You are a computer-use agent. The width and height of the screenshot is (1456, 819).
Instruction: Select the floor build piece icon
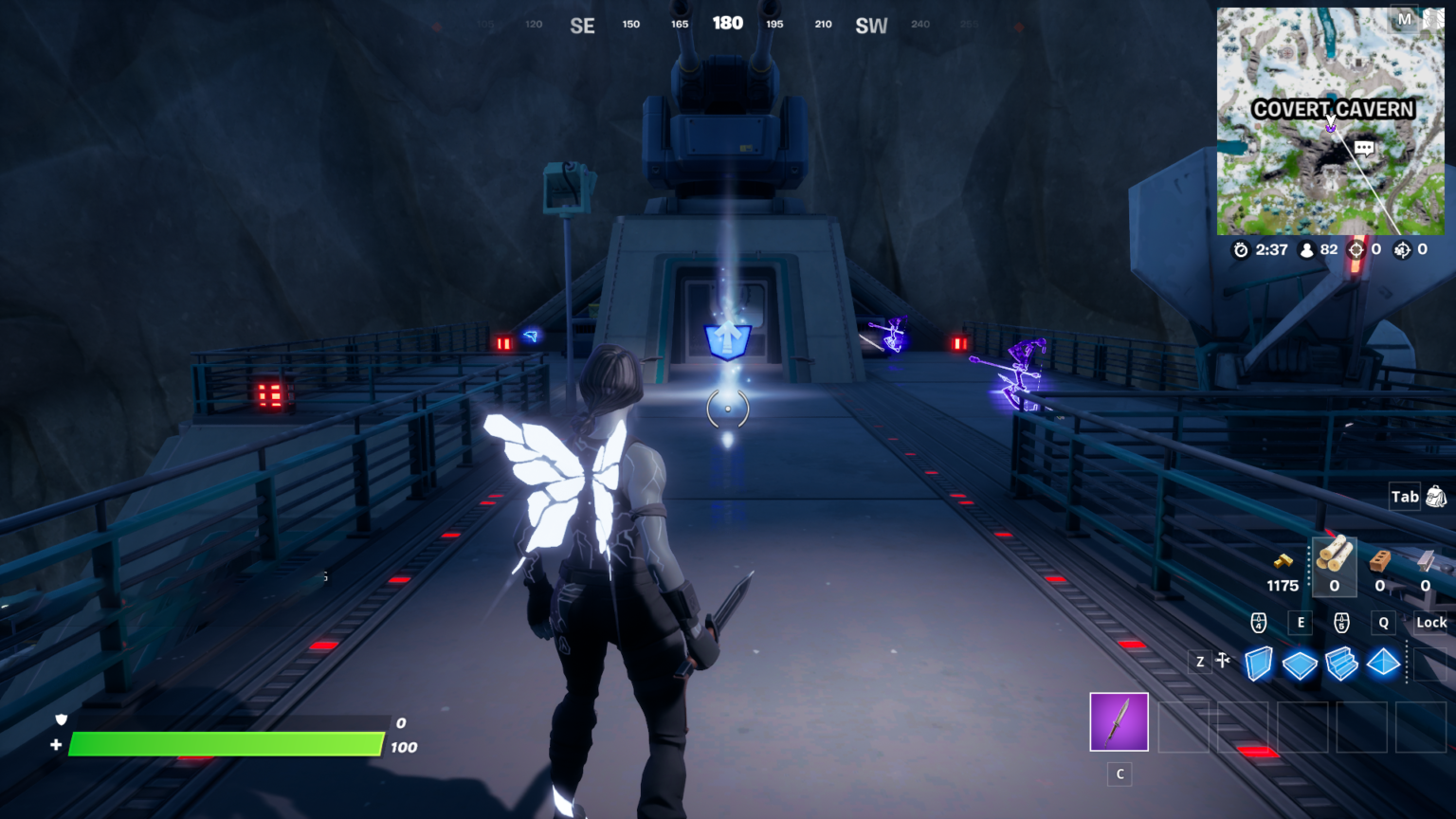pyautogui.click(x=1300, y=664)
